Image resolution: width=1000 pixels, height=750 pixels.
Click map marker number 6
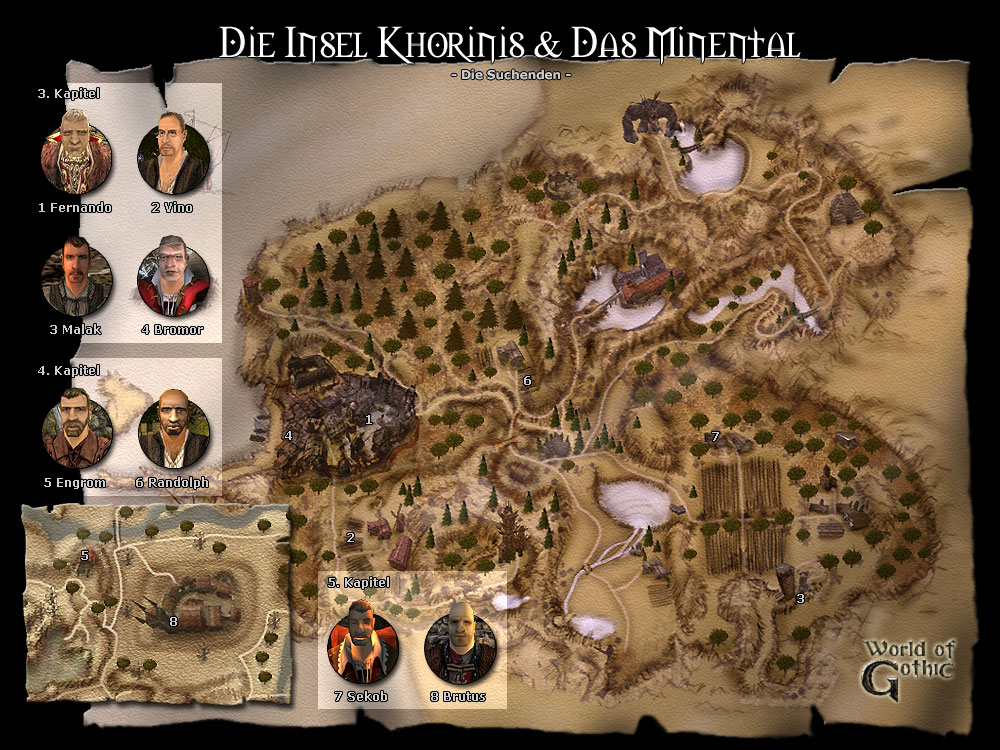click(x=527, y=380)
